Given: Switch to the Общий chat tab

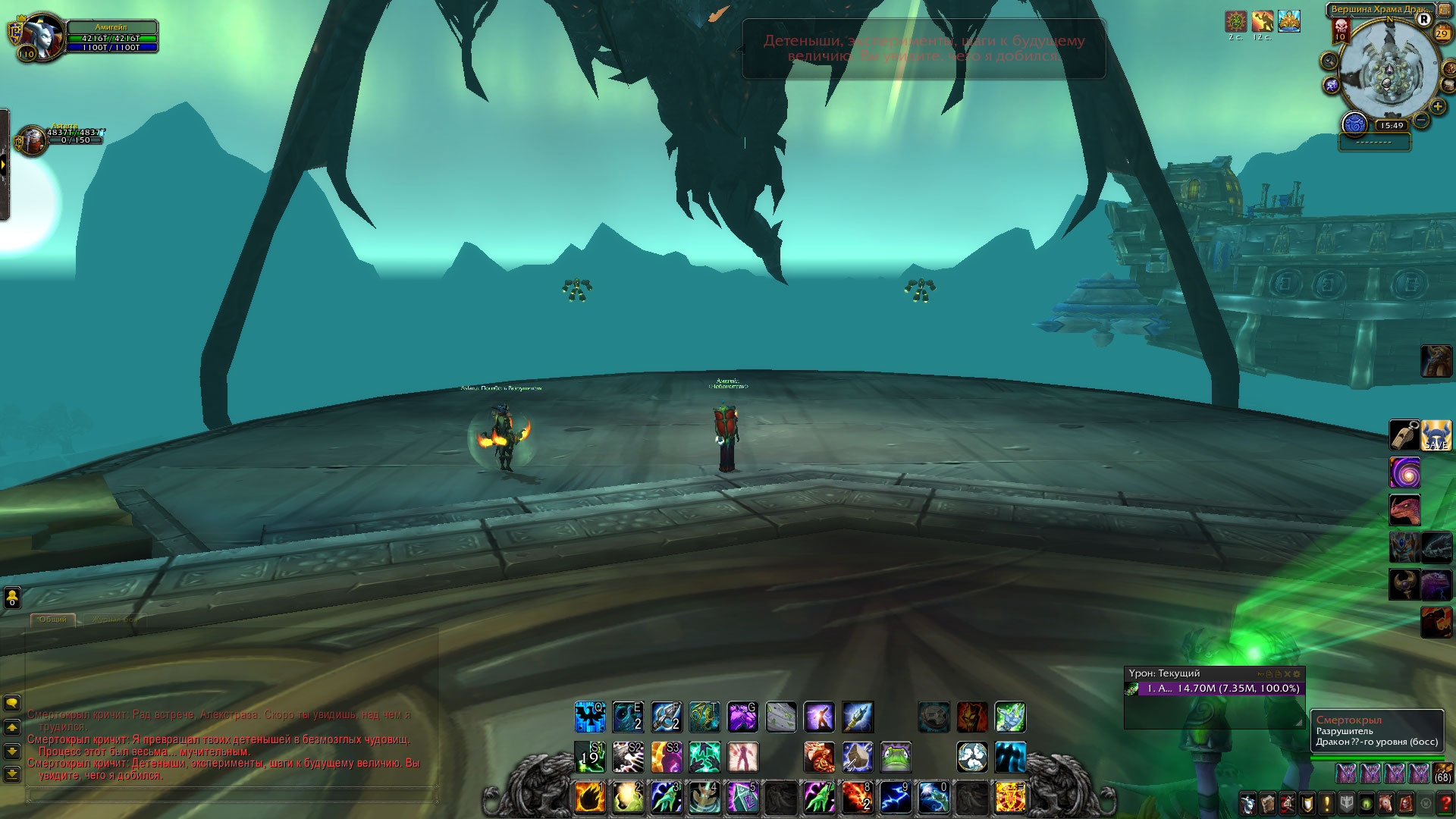Looking at the screenshot, I should [x=52, y=620].
